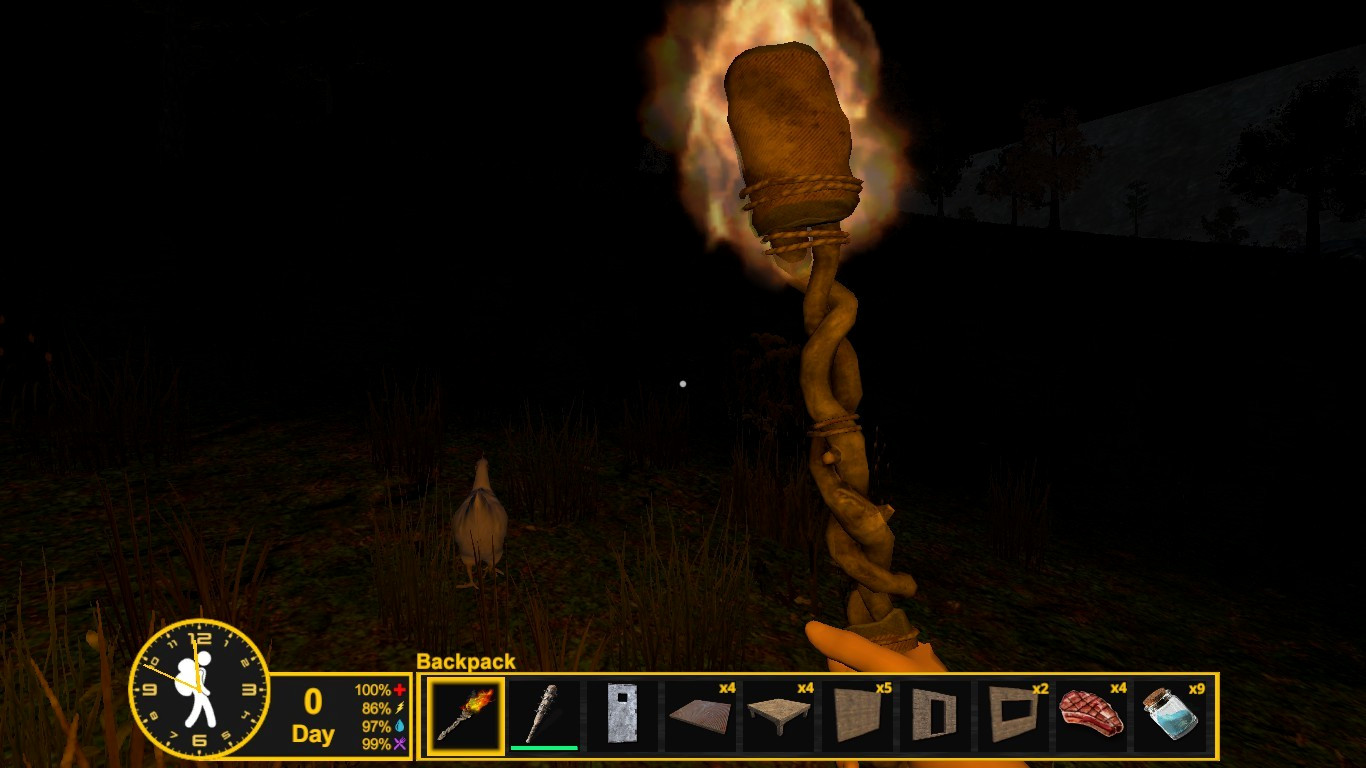1366x768 pixels.
Task: Pick the wooden foundation platform slot
Action: 778,716
